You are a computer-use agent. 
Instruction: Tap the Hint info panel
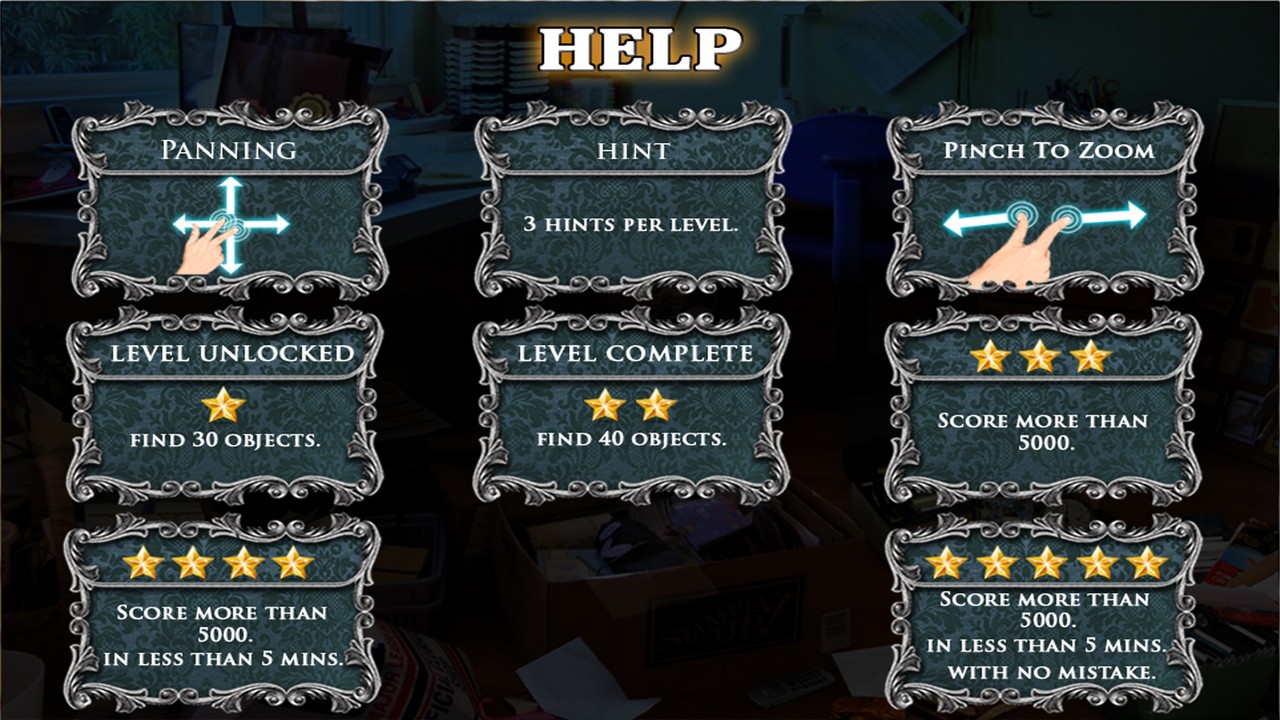(x=631, y=201)
